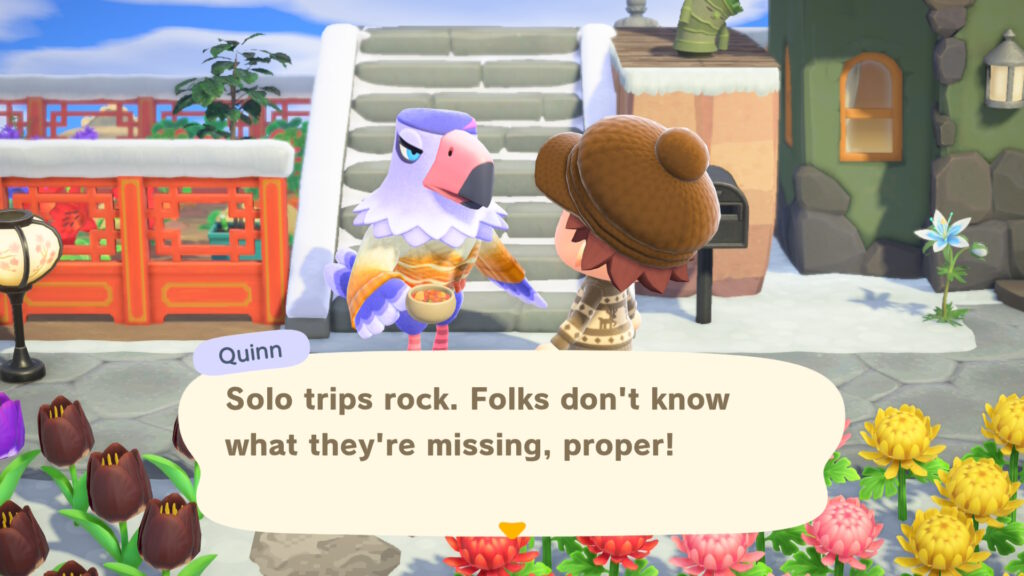Select the Quinn speaker name tag
Image resolution: width=1024 pixels, height=576 pixels.
[251, 351]
